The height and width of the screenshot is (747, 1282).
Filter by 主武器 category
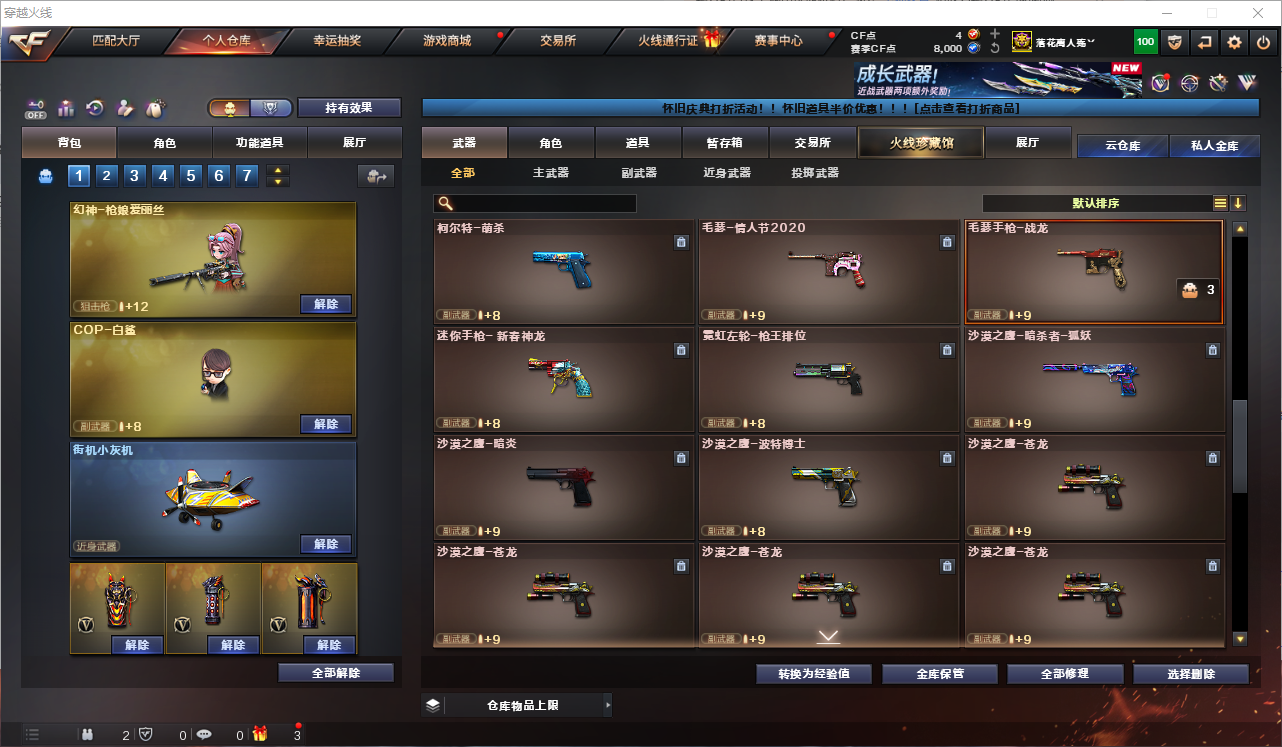pos(550,173)
